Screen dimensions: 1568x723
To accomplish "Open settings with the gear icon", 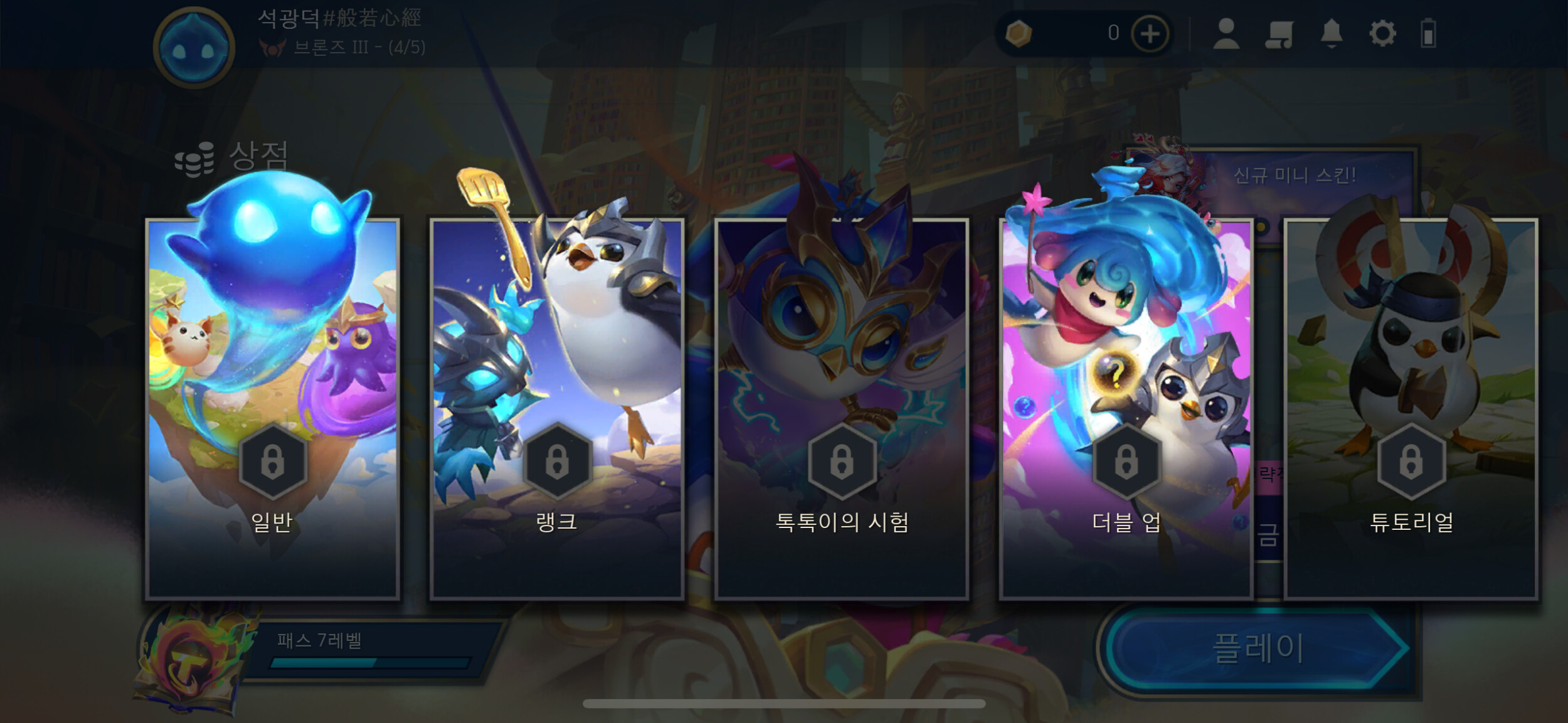I will point(1382,34).
